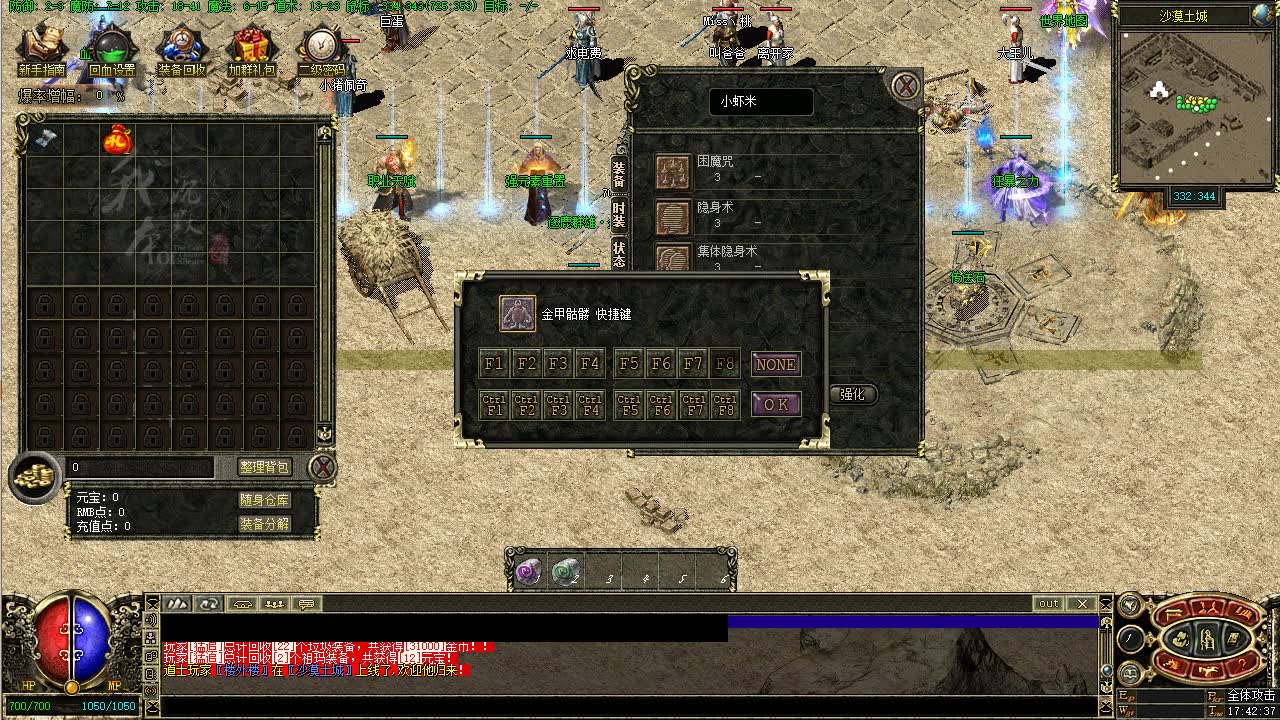Click the 整理背包 sort bag button
This screenshot has width=1280, height=720.
click(x=264, y=467)
